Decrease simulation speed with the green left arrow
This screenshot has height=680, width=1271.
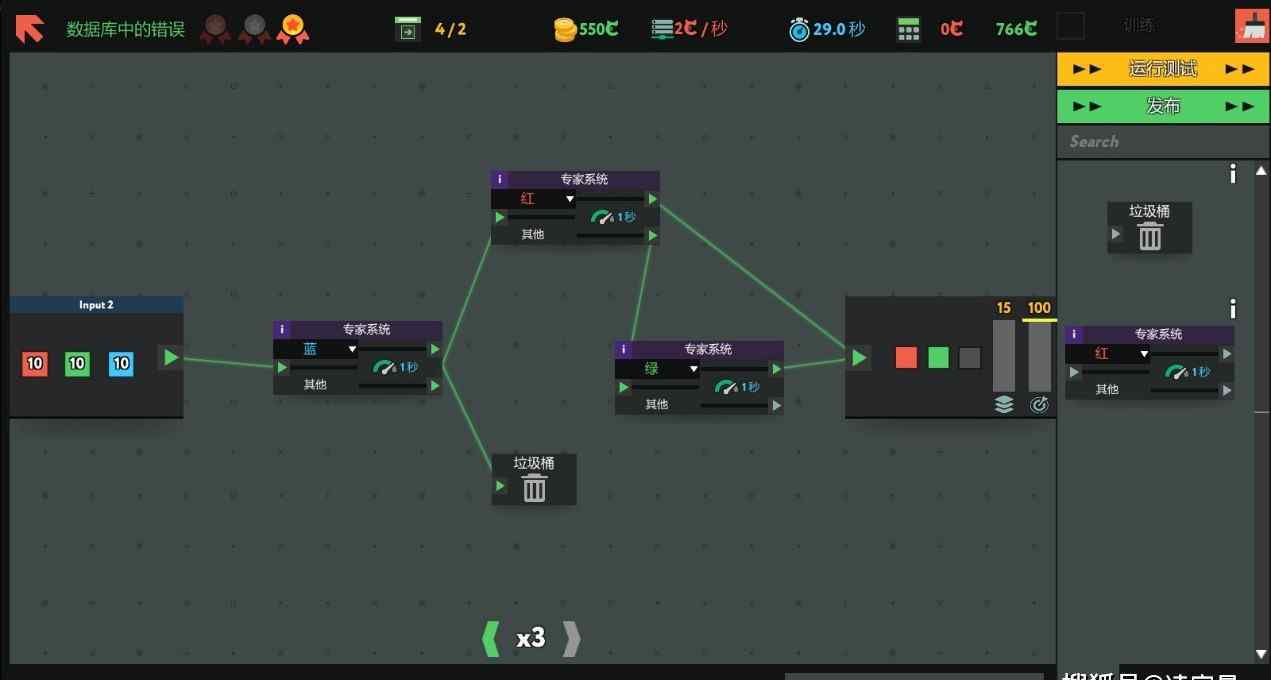(x=490, y=638)
